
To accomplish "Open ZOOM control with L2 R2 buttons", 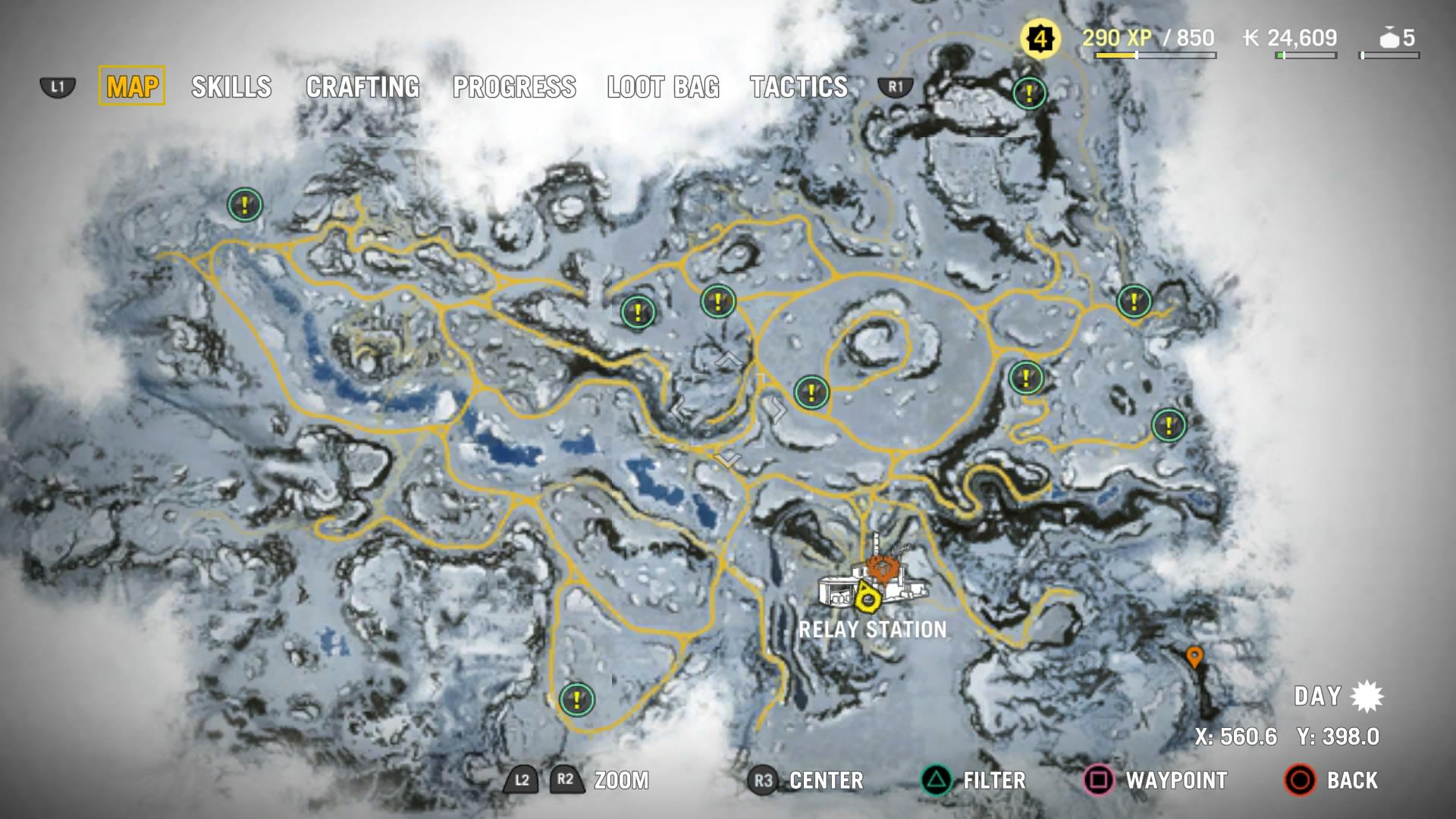I will tap(543, 780).
